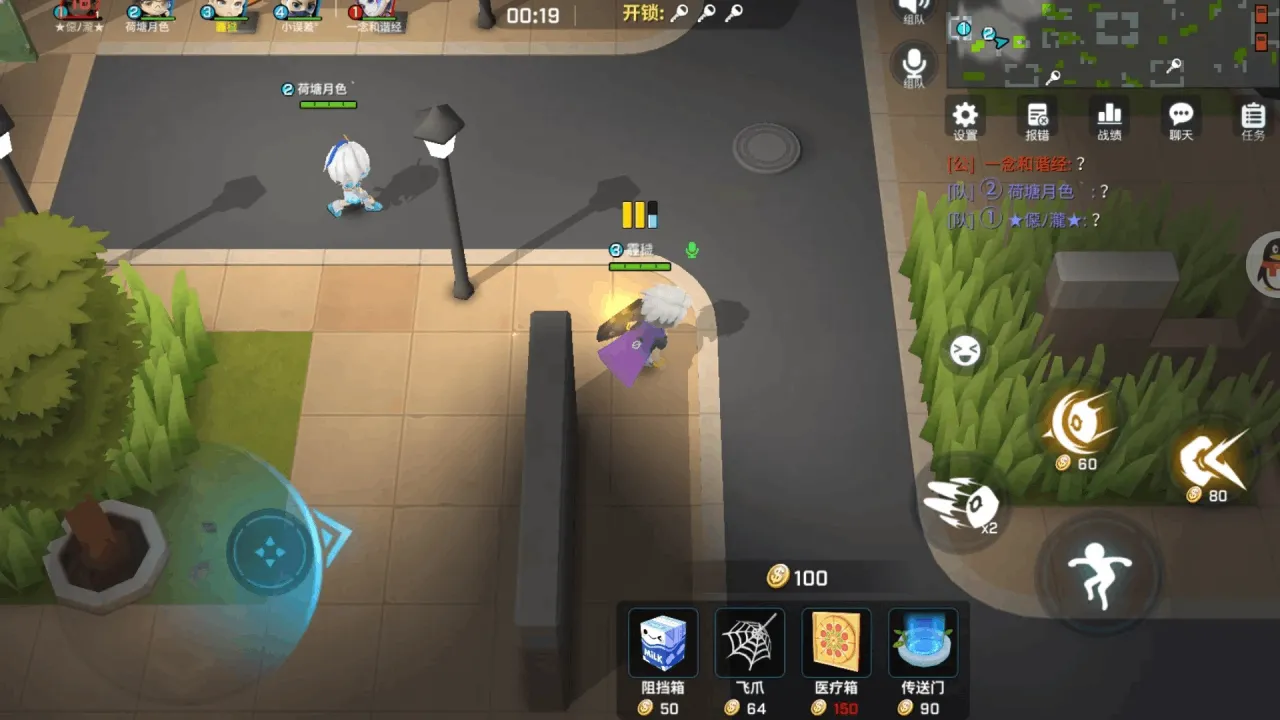1280x720 pixels.
Task: Select the 飞爪 spider web item
Action: pyautogui.click(x=750, y=643)
